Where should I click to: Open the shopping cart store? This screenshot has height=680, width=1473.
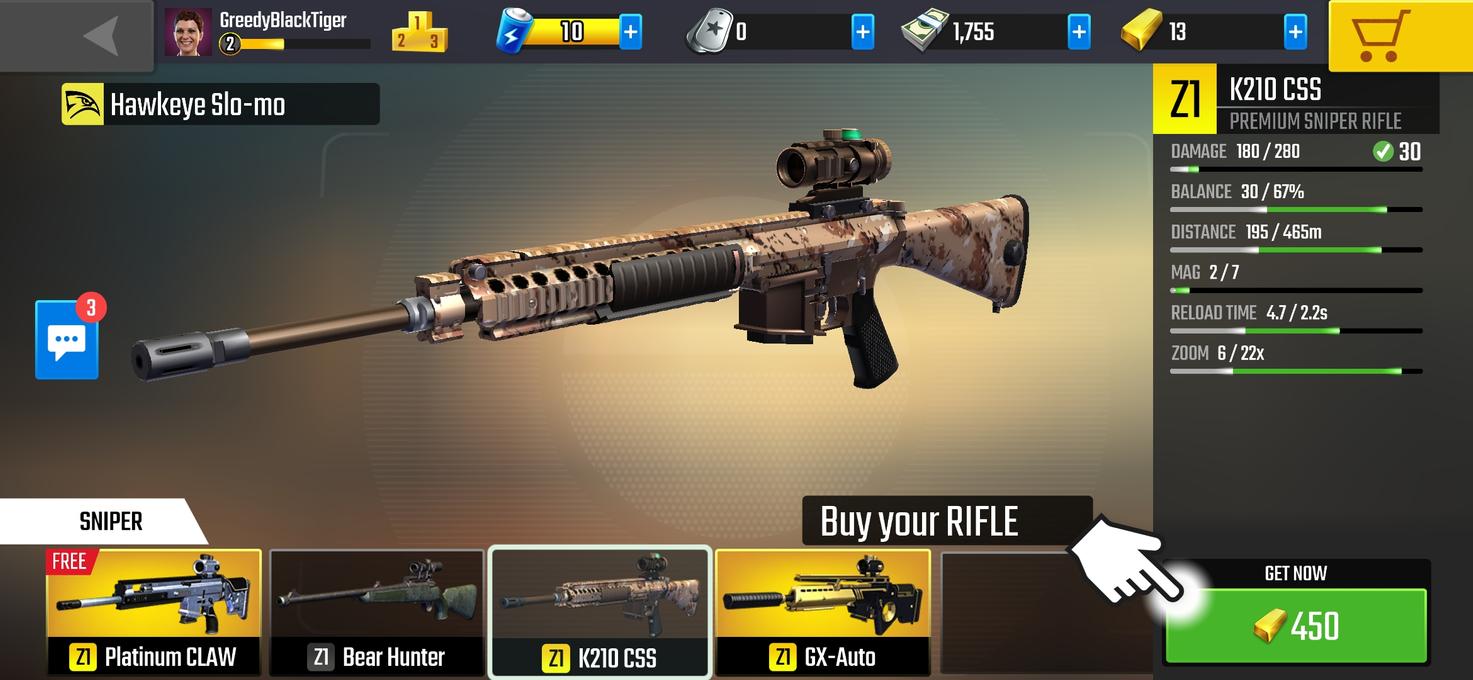(1400, 35)
